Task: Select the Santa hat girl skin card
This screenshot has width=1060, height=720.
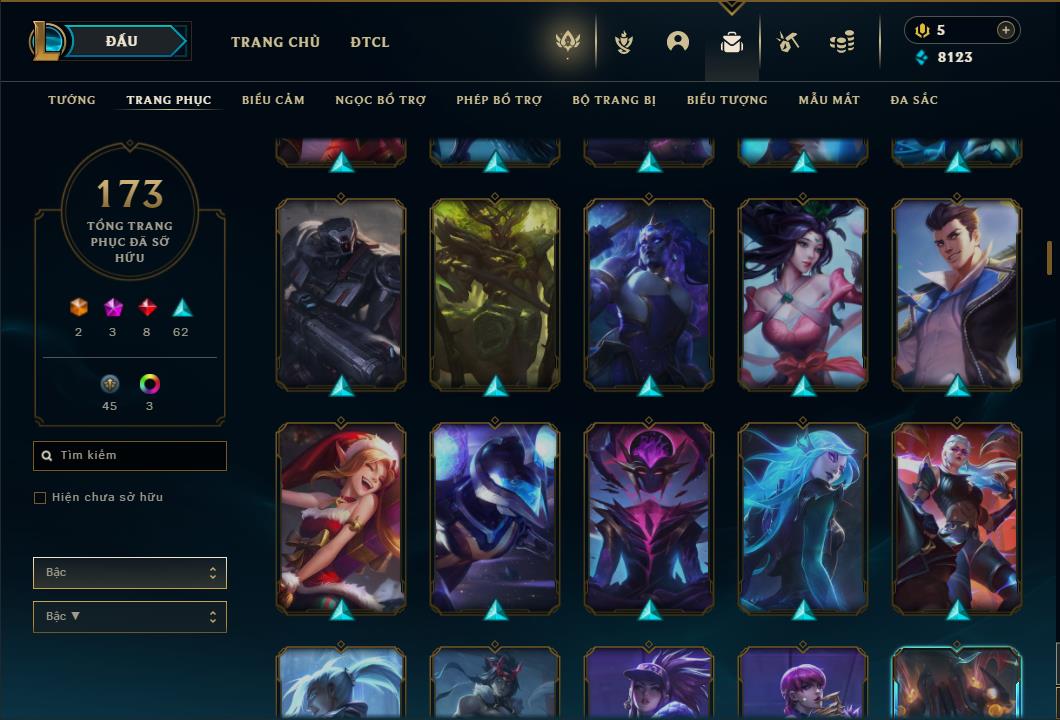Action: point(341,517)
